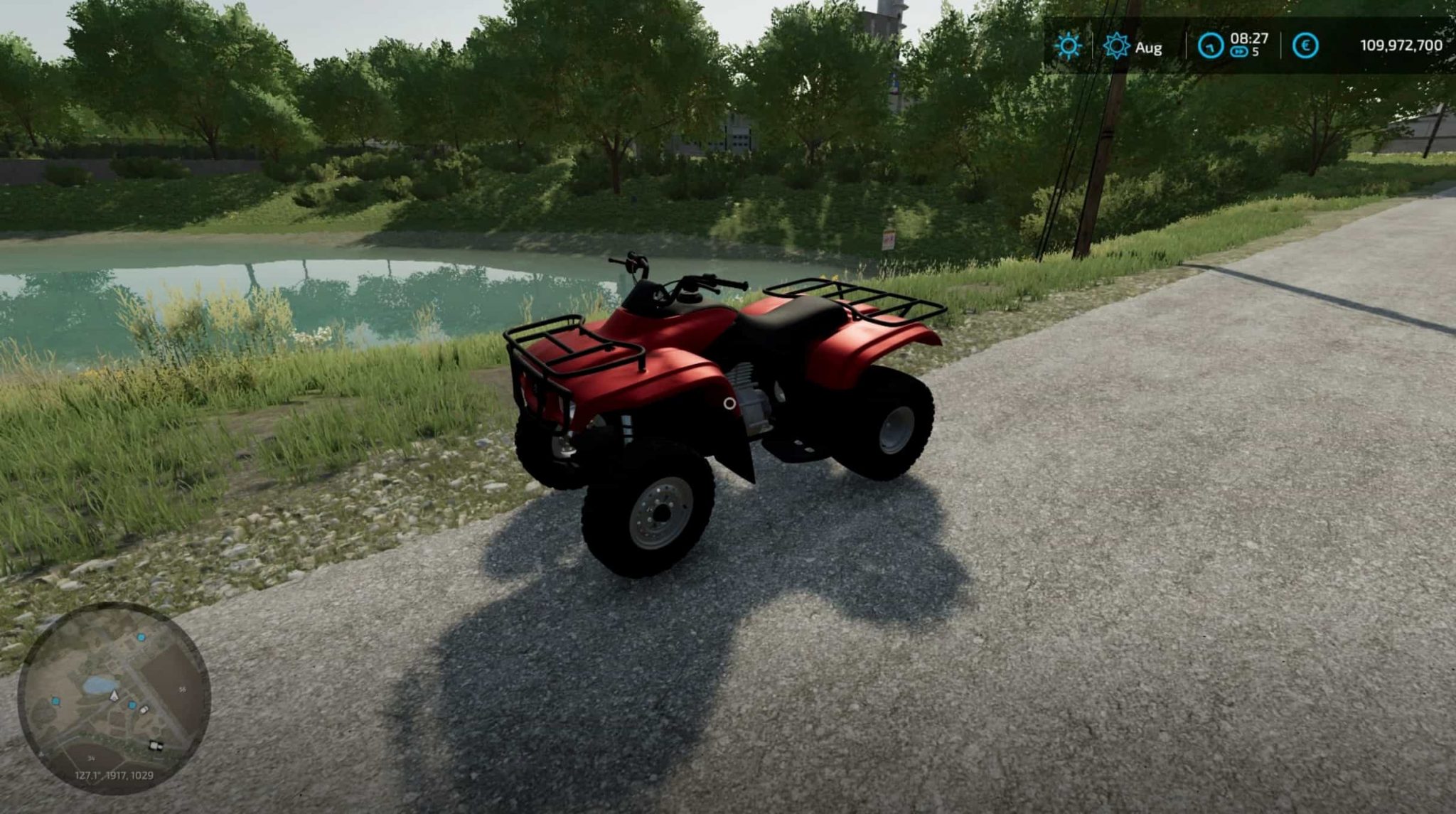
Task: Click the euro currency icon
Action: pyautogui.click(x=1306, y=44)
